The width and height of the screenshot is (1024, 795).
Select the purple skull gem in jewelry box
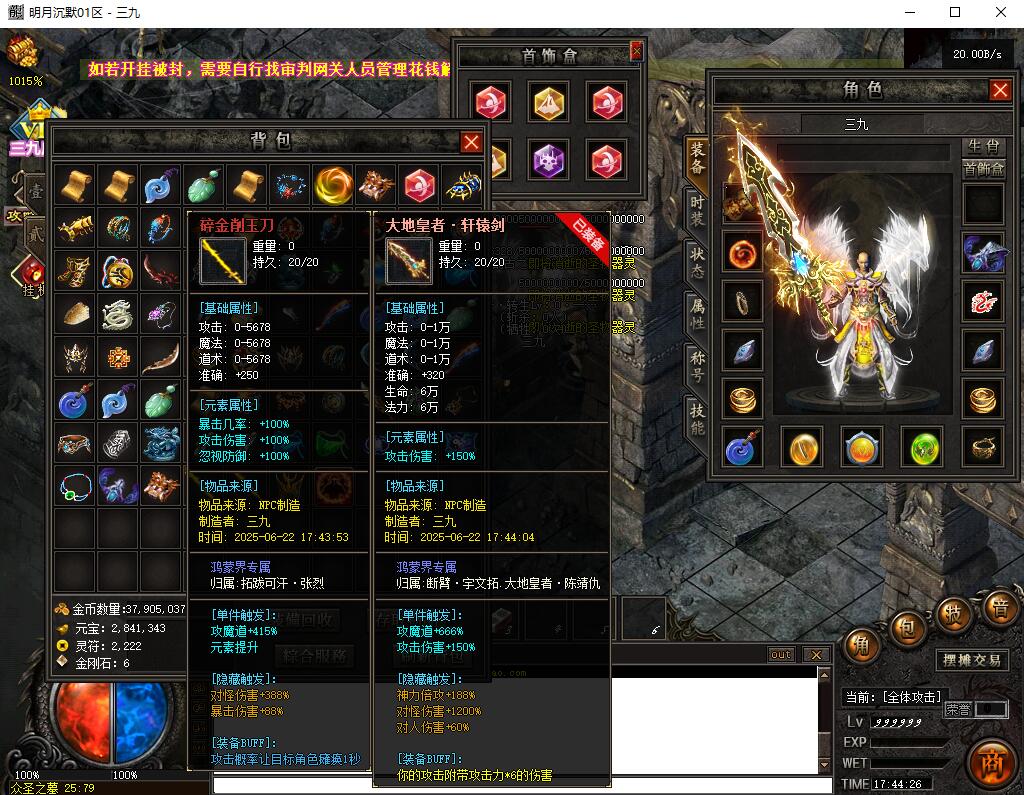[x=548, y=160]
